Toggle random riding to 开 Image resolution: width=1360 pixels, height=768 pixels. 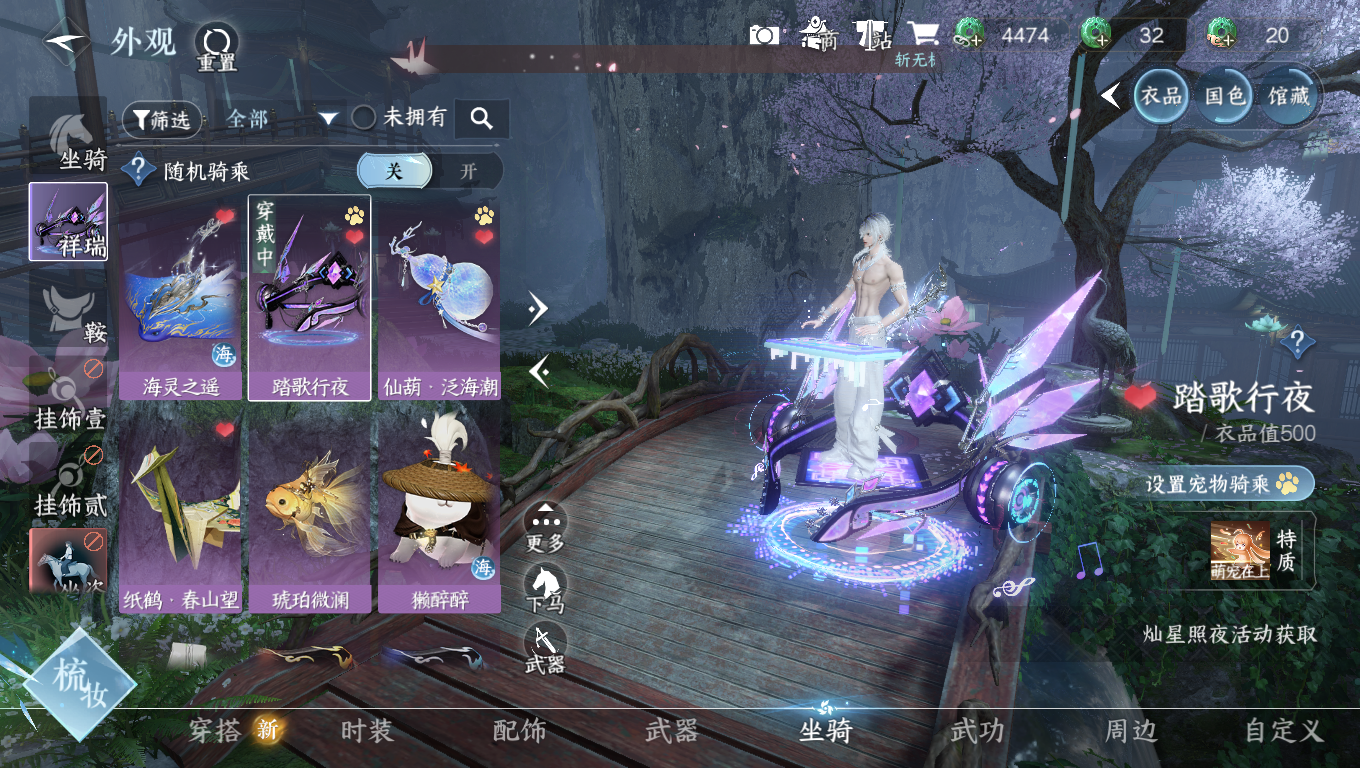pos(468,171)
